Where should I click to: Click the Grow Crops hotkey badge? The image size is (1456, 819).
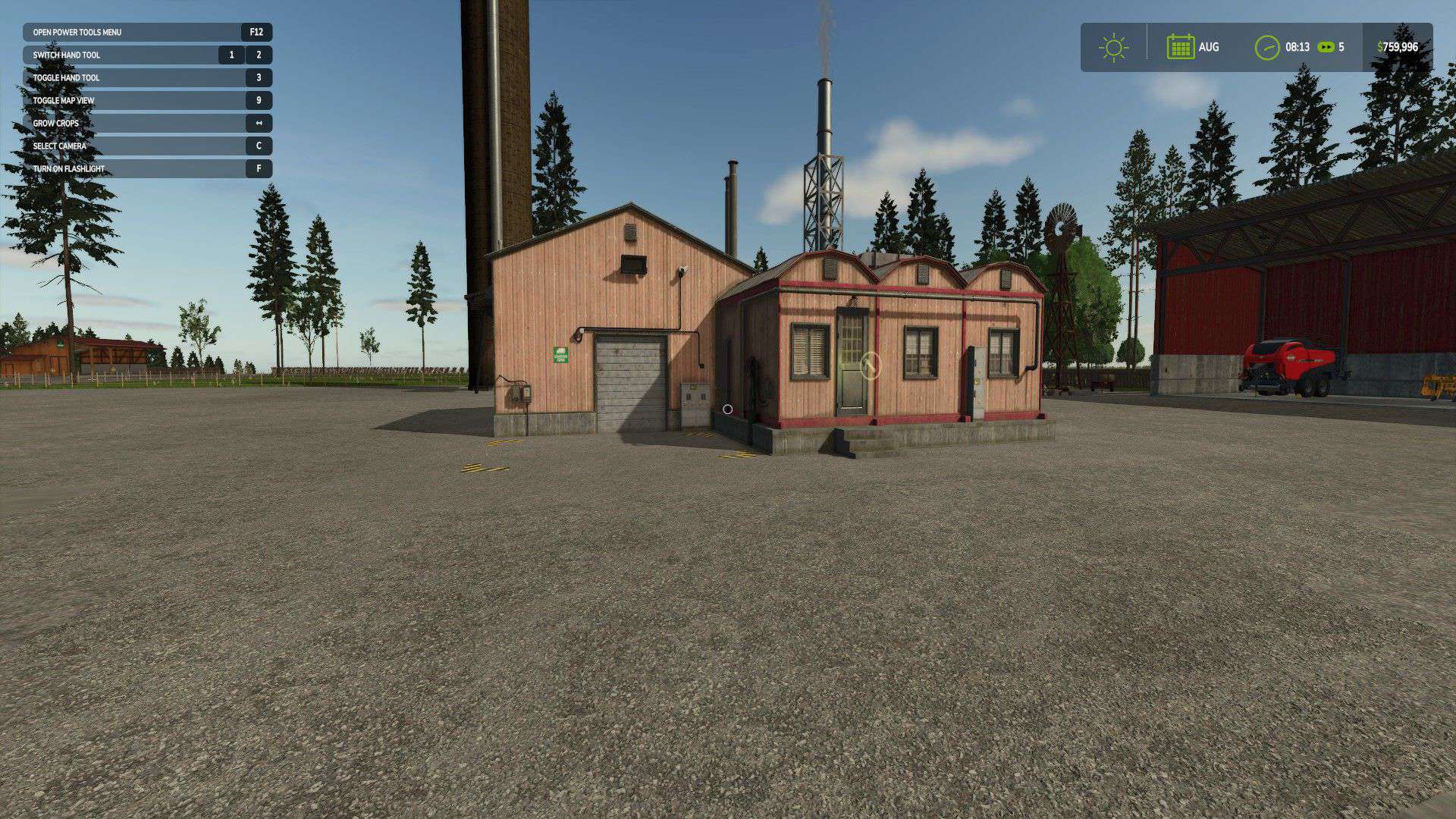pos(257,123)
